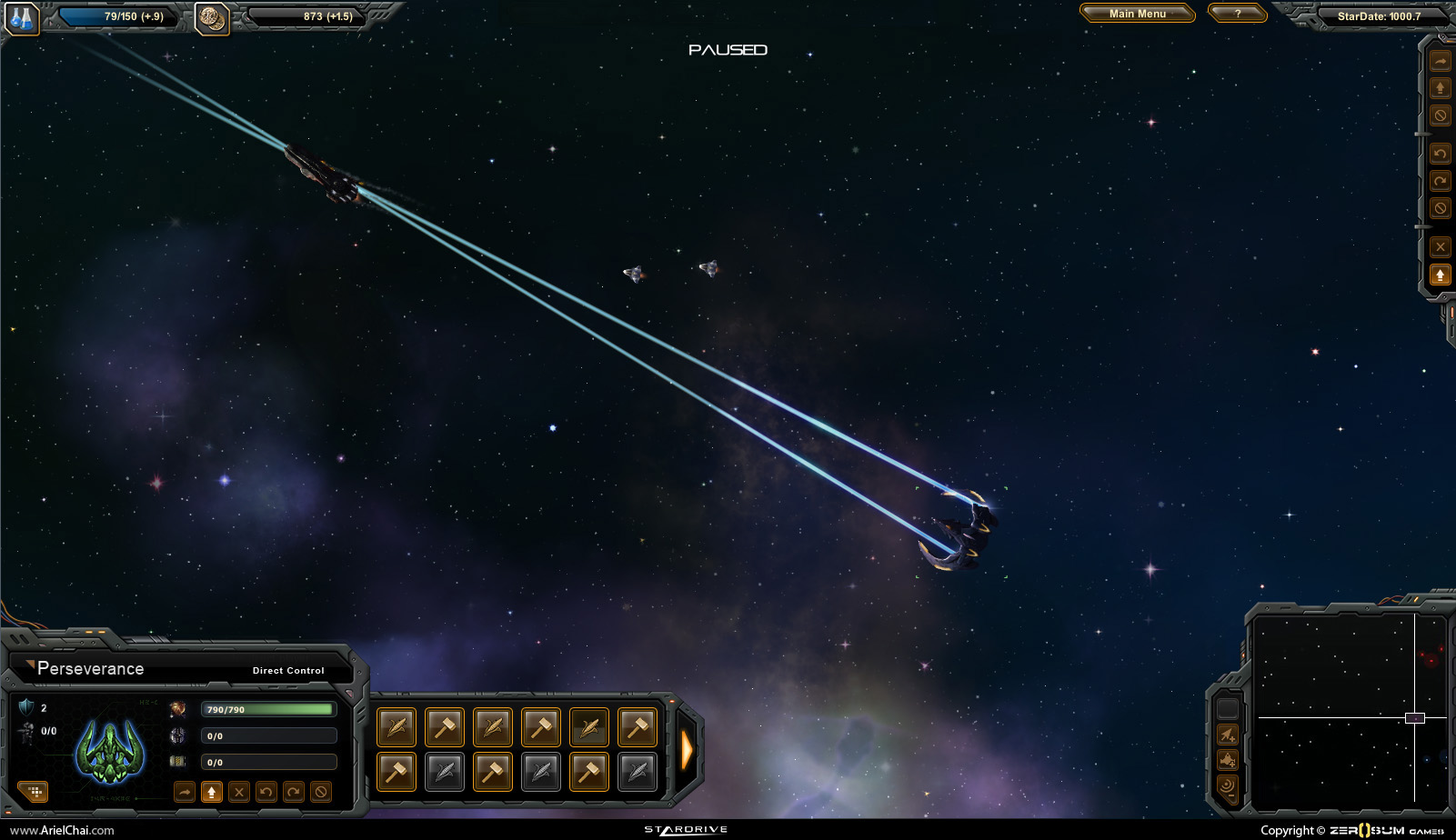
Task: Activate the clockwise arrow in the right-edge toolbar
Action: click(1441, 181)
